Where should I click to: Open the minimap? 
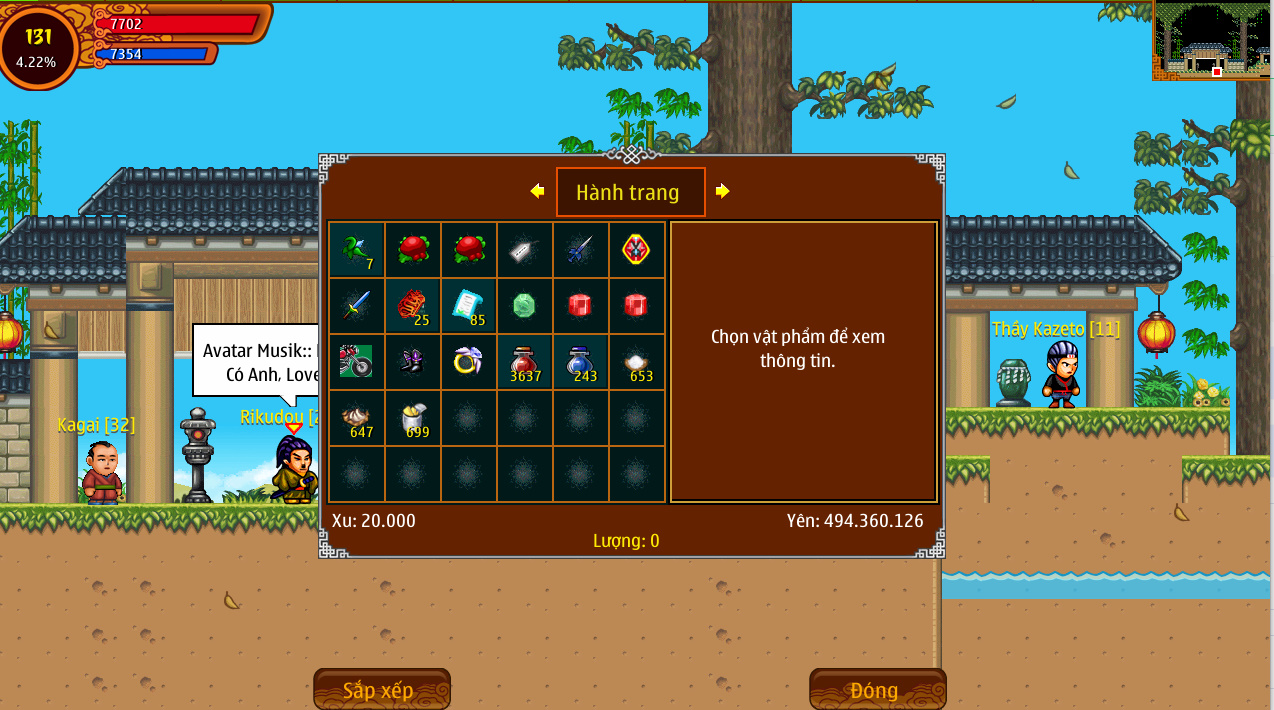(1211, 41)
